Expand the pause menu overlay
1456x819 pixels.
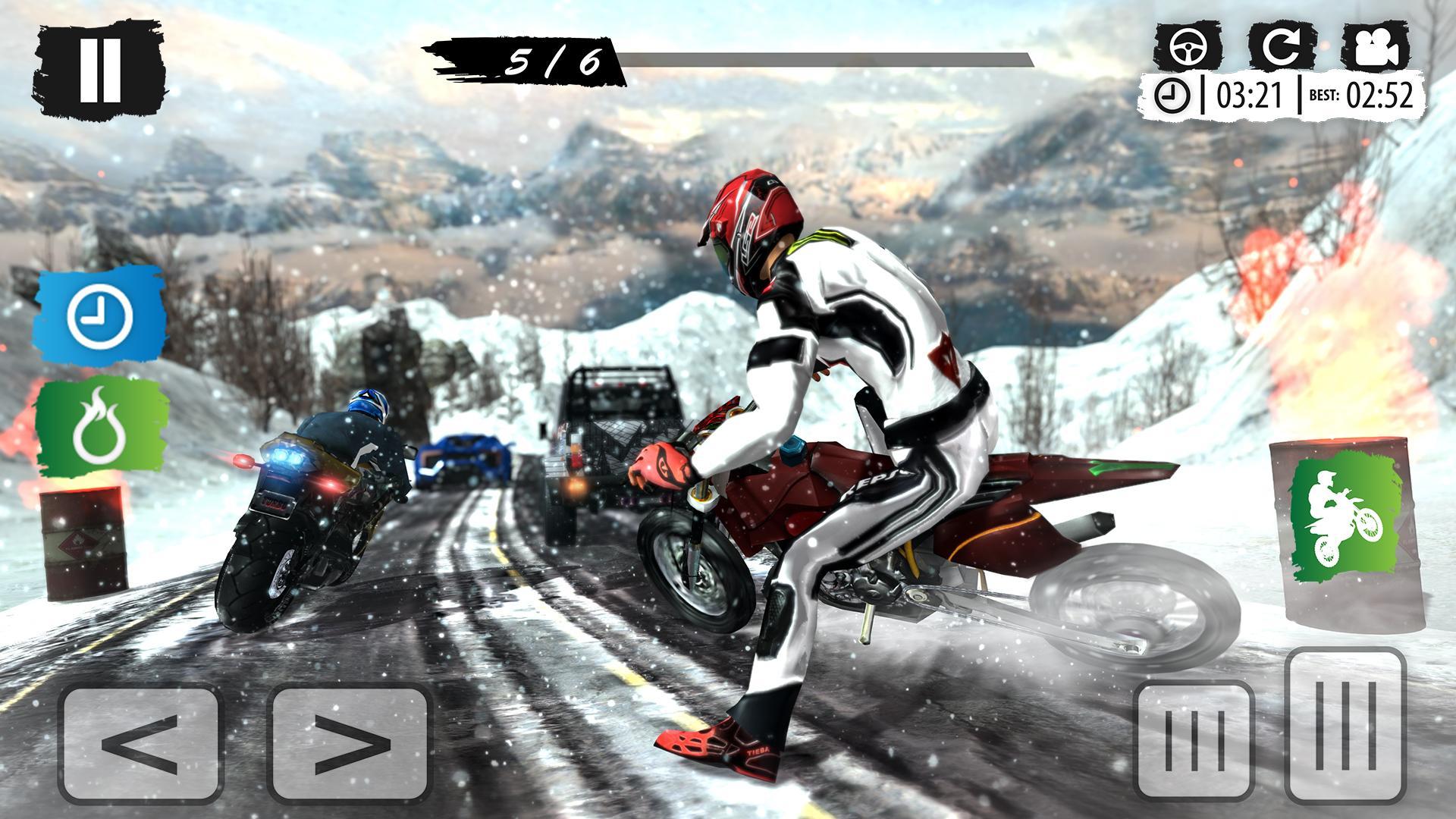[102, 68]
